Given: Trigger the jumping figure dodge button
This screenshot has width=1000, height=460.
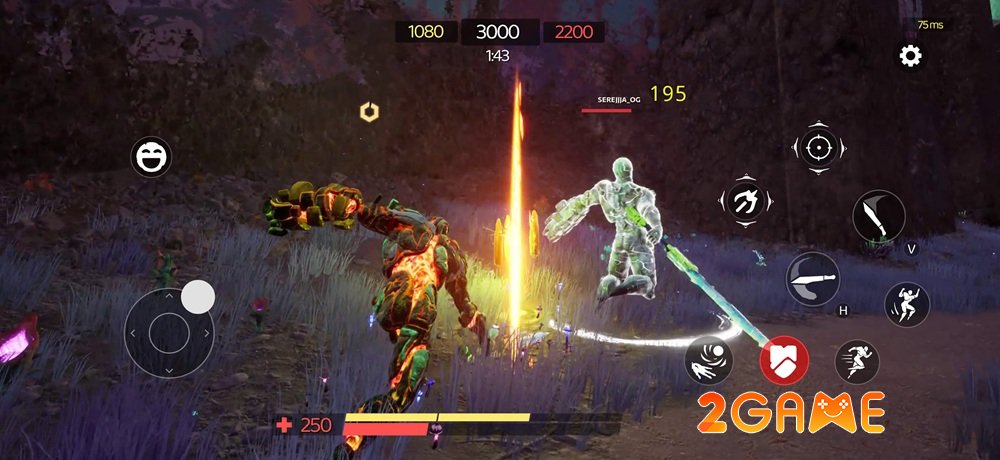Looking at the screenshot, I should pyautogui.click(x=906, y=304).
